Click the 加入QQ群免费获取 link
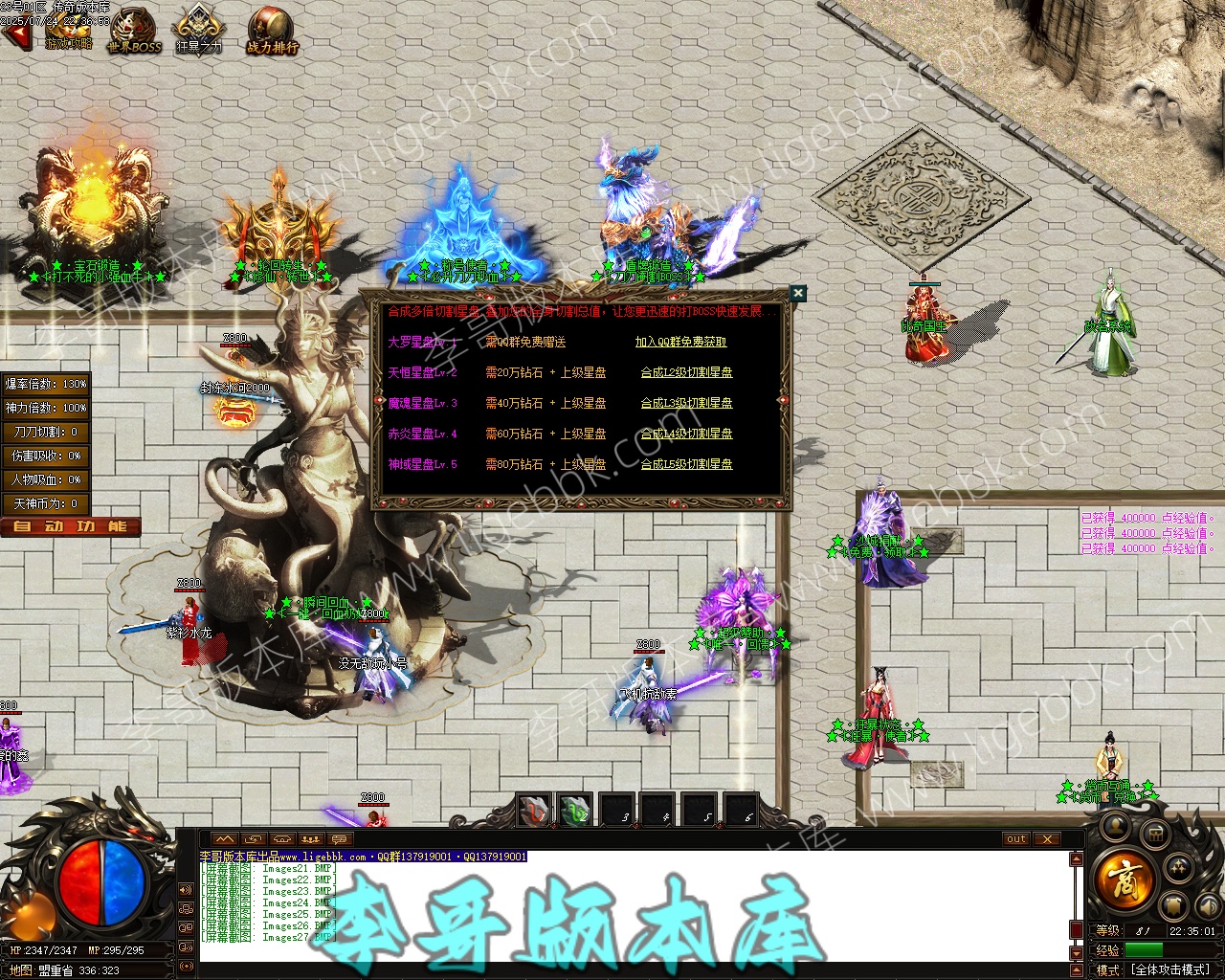 (680, 342)
